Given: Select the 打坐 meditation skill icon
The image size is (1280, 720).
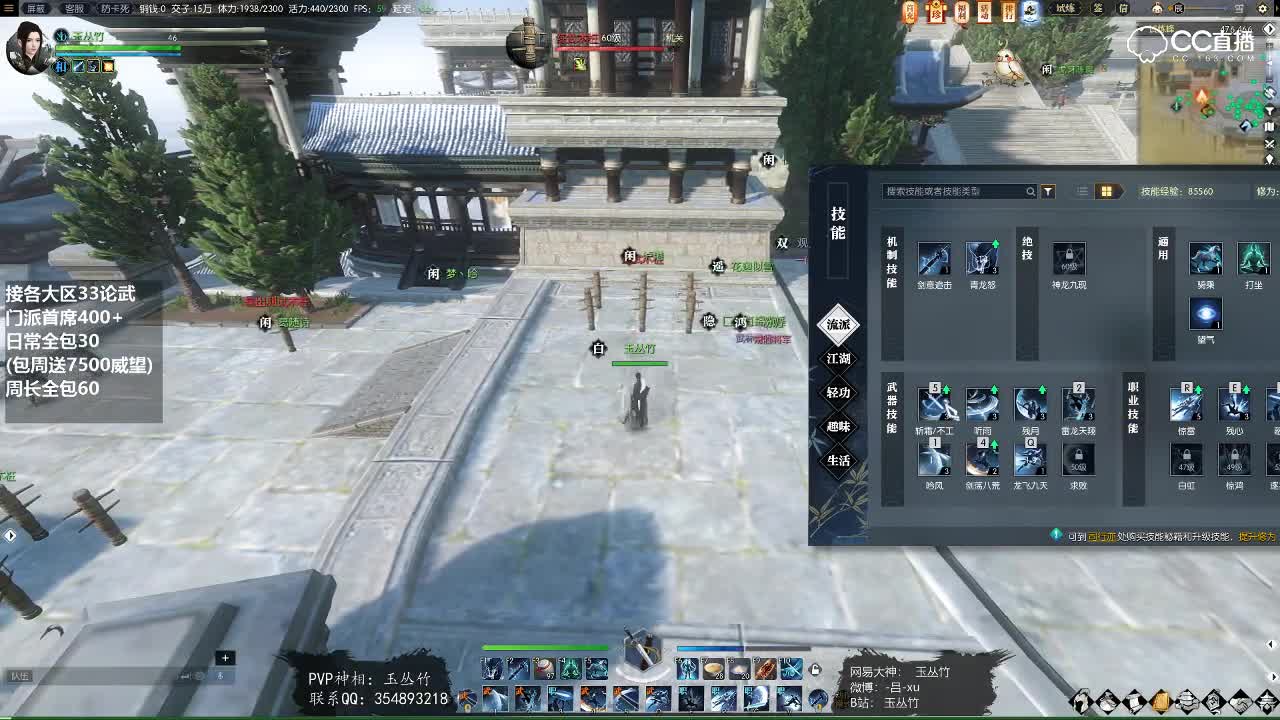Looking at the screenshot, I should click(1253, 258).
